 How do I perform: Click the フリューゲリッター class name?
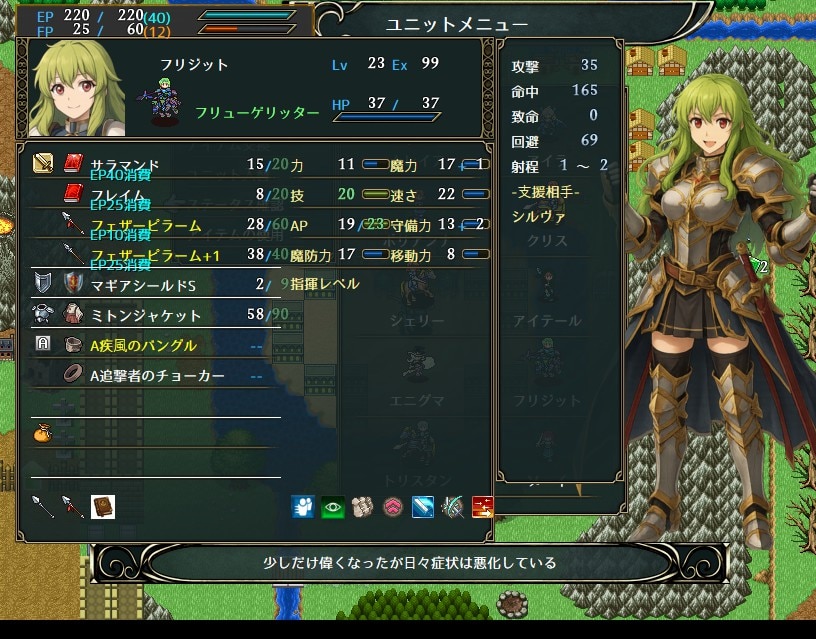(x=257, y=113)
